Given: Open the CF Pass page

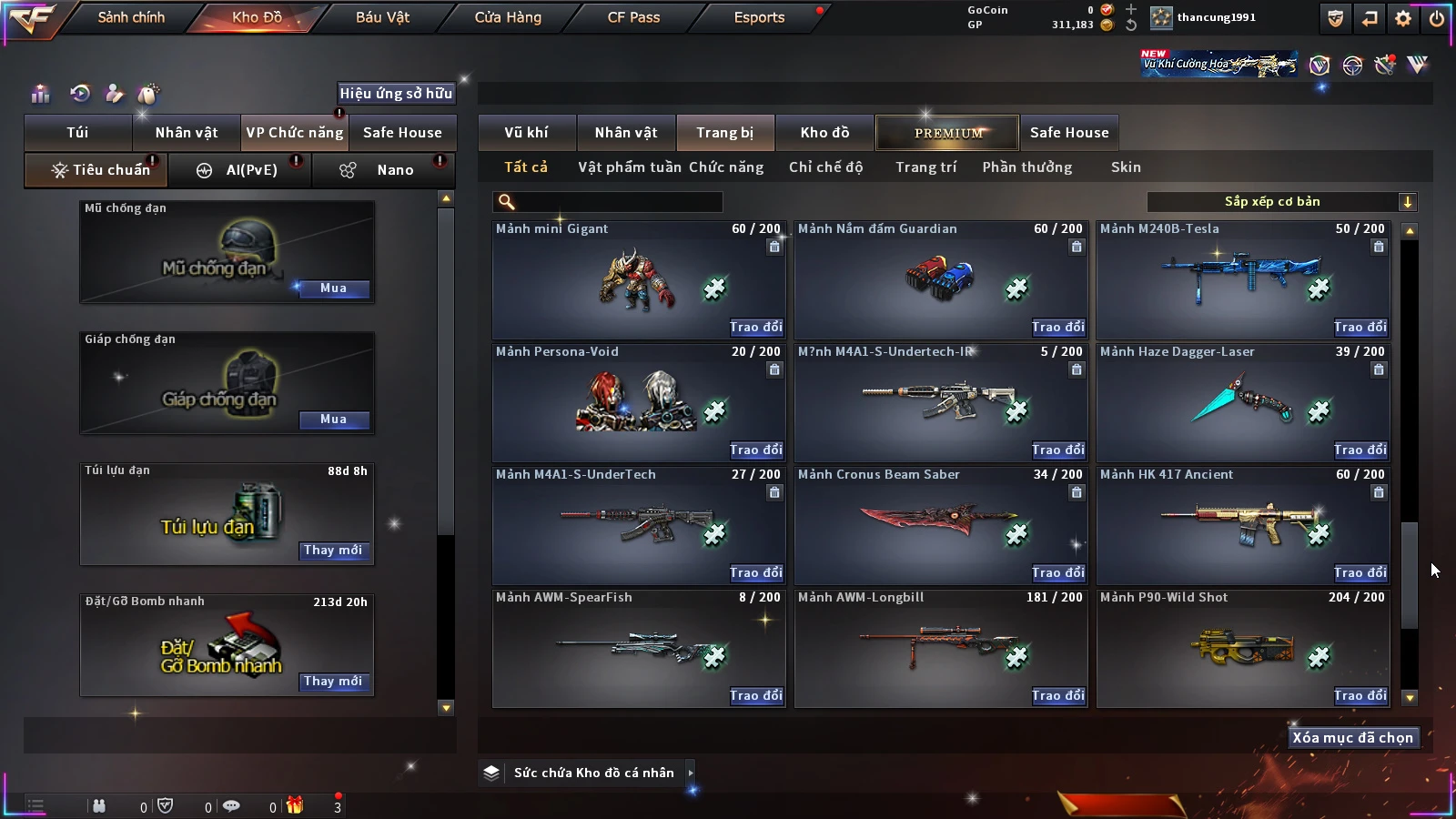Looking at the screenshot, I should pyautogui.click(x=633, y=17).
